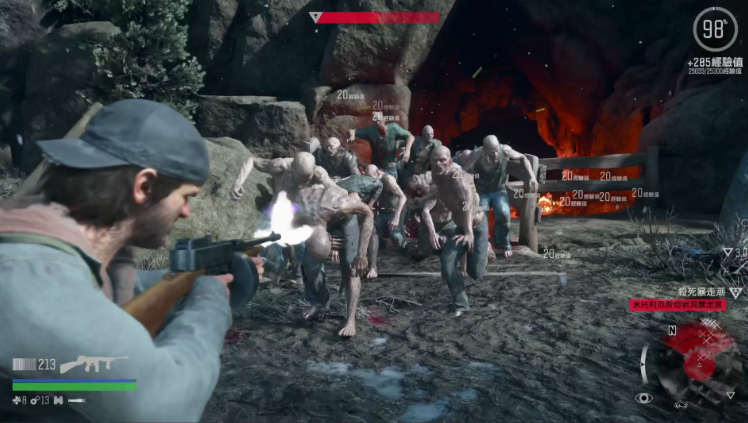Click the bandage item icon
The width and height of the screenshot is (748, 423).
point(57,400)
